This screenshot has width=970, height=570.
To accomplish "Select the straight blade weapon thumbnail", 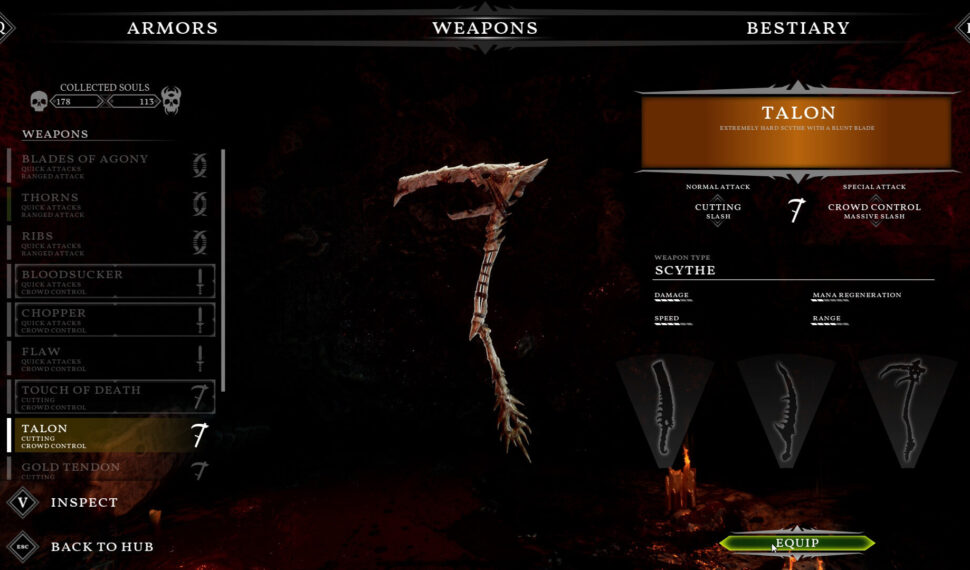I will coord(664,407).
